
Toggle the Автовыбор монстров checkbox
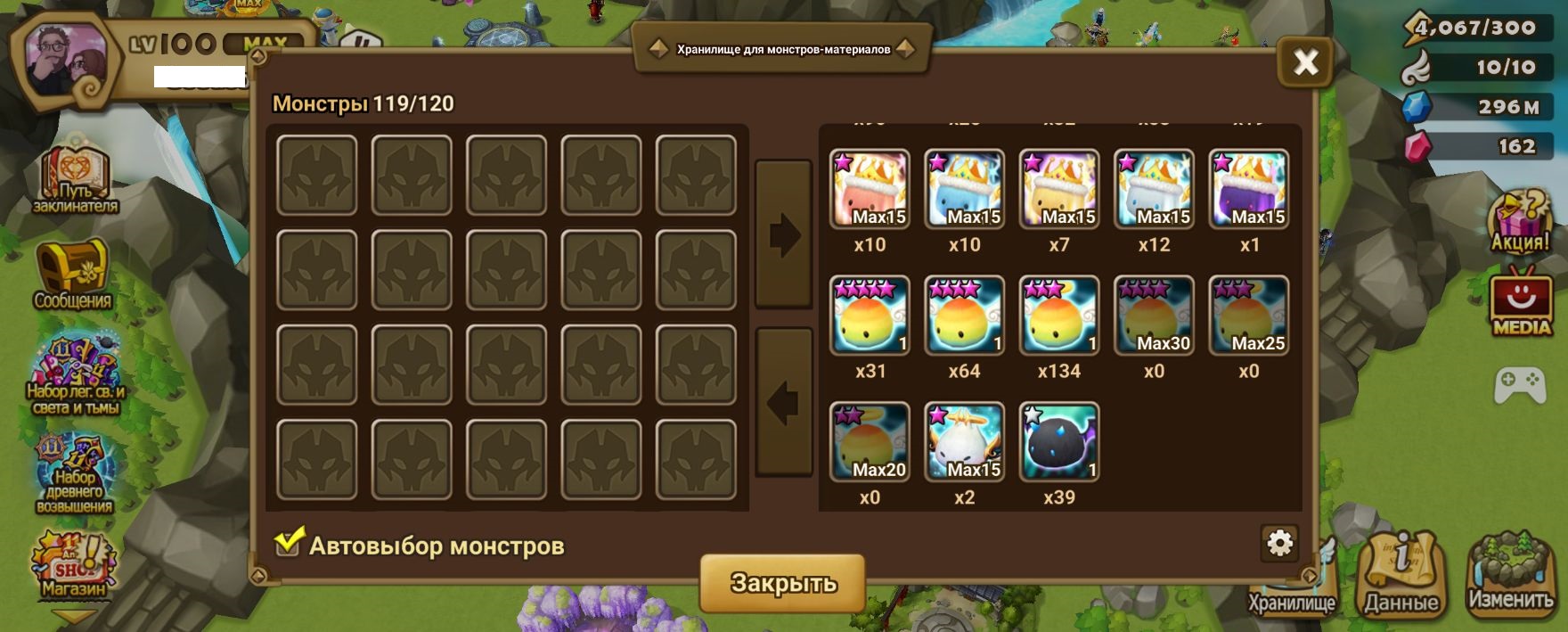tap(288, 543)
